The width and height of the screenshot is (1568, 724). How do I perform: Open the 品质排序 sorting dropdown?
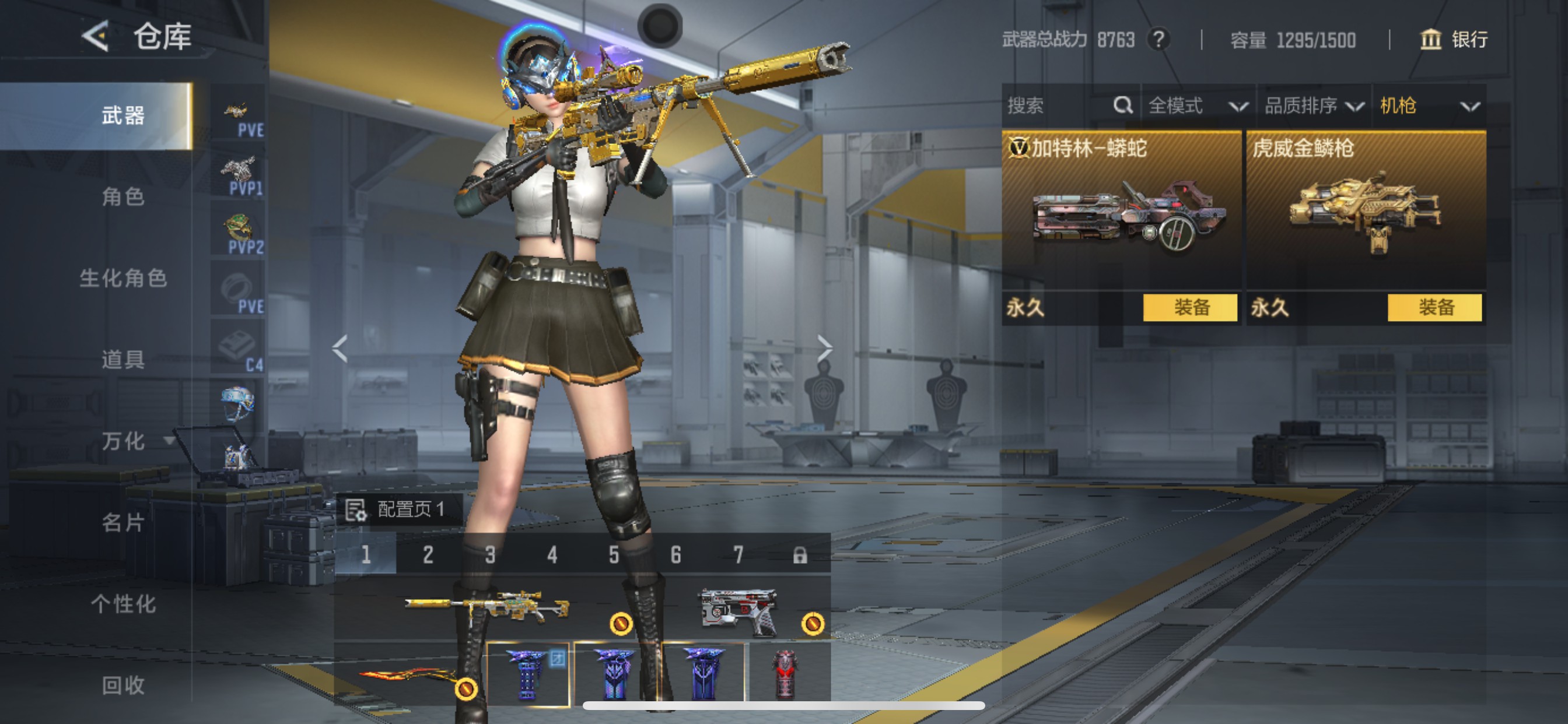tap(1314, 107)
